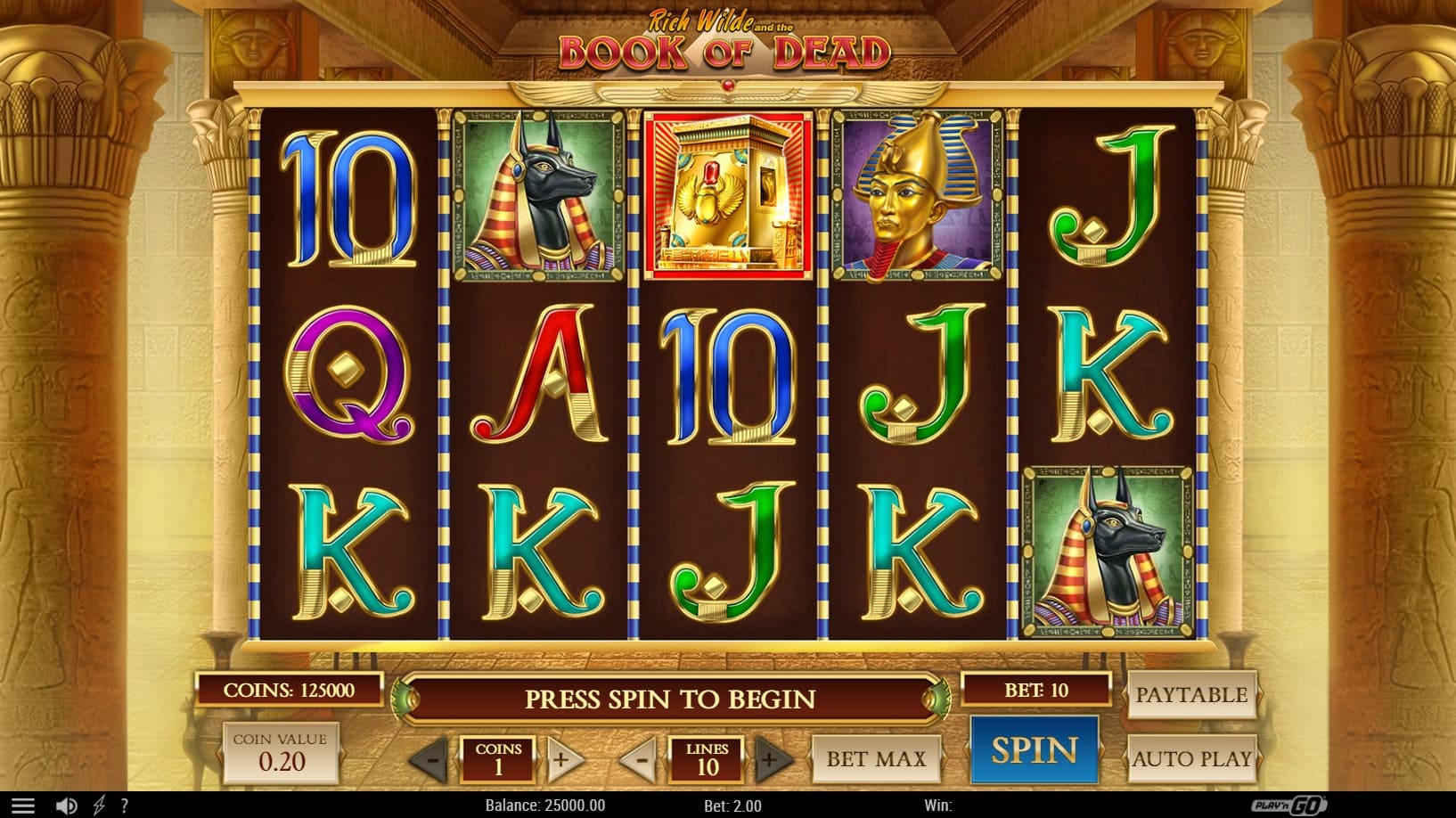This screenshot has height=818, width=1456.
Task: Toggle the sound speaker icon
Action: (66, 806)
